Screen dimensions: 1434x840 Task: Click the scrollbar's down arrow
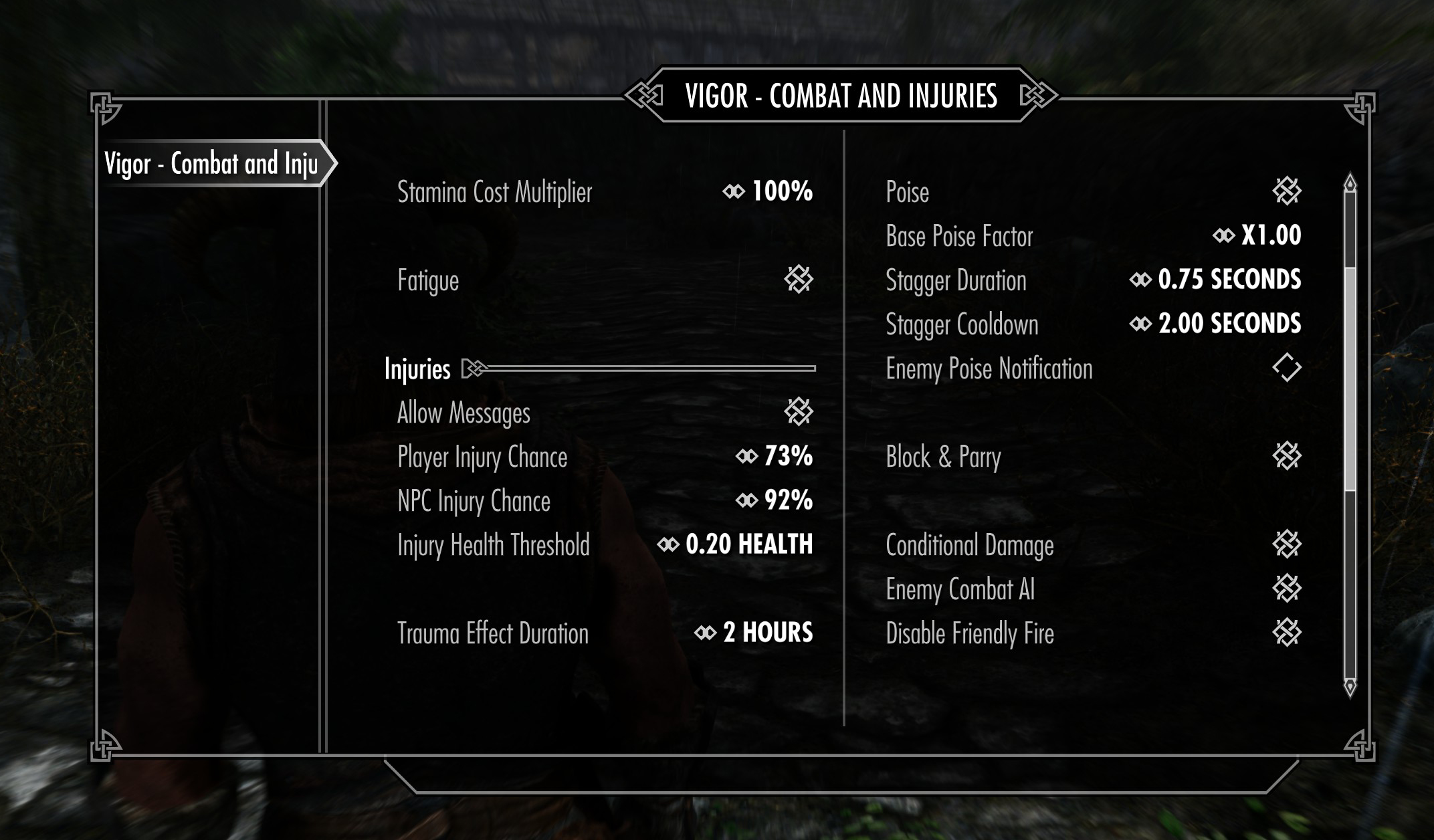pyautogui.click(x=1350, y=687)
